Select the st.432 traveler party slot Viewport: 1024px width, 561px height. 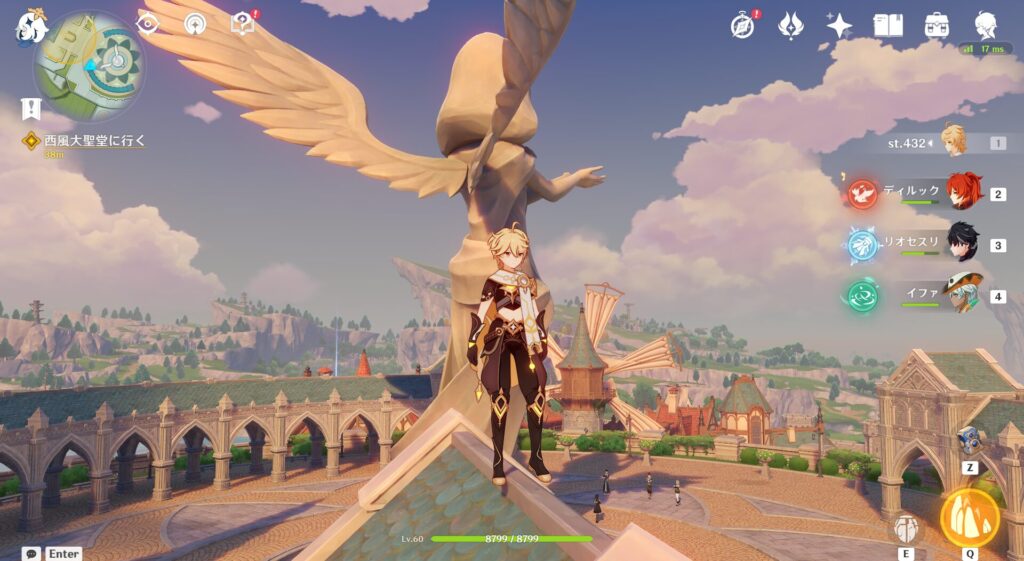(953, 142)
